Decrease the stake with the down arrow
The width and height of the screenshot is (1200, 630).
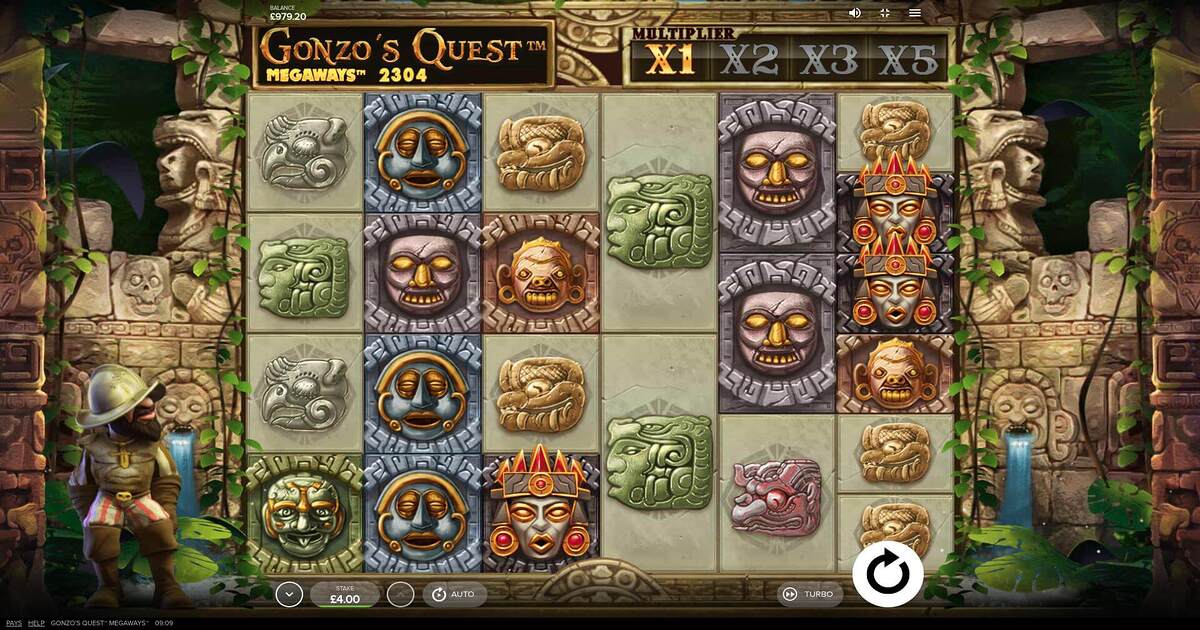coord(289,594)
